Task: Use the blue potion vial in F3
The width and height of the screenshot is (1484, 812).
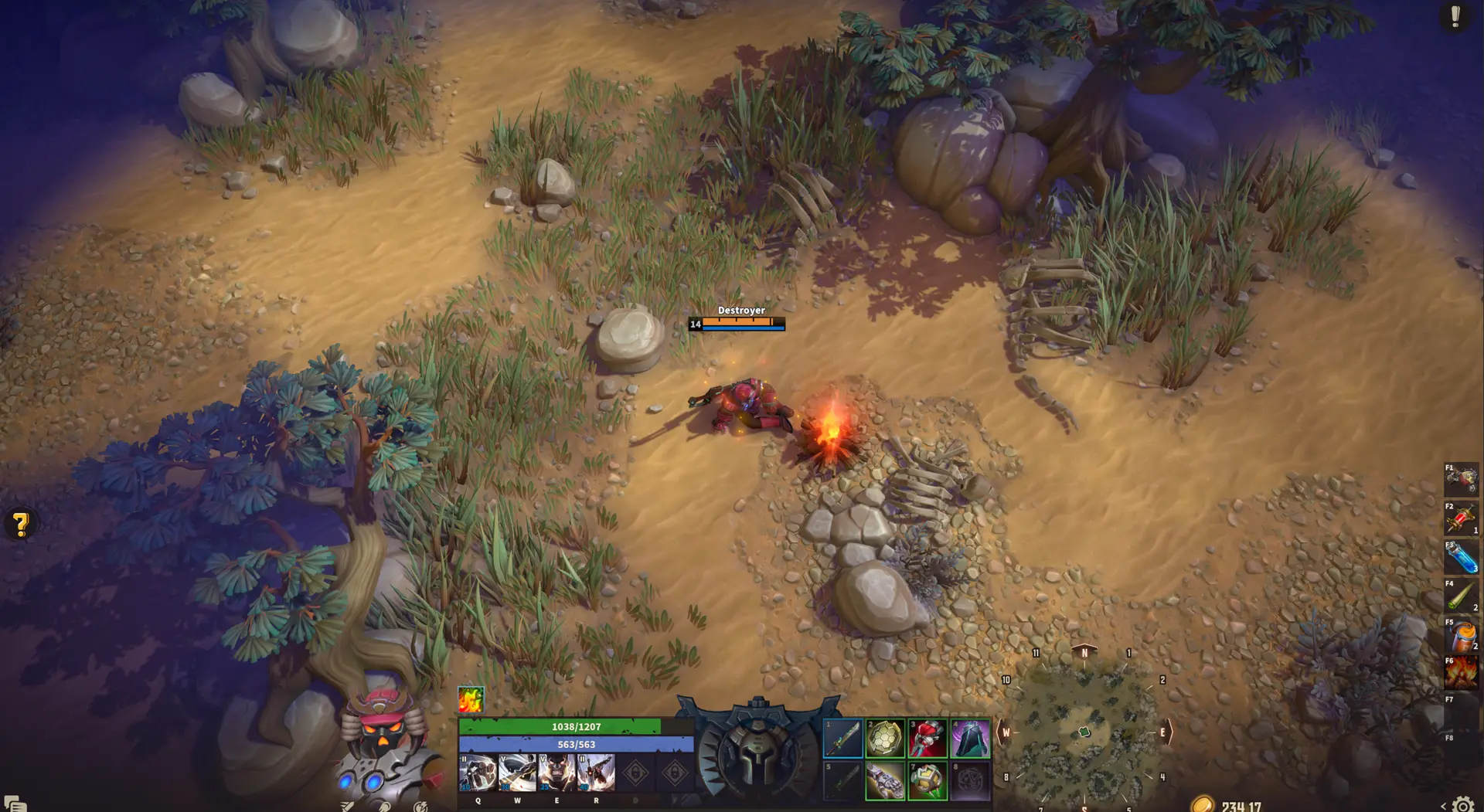Action: coord(1461,557)
